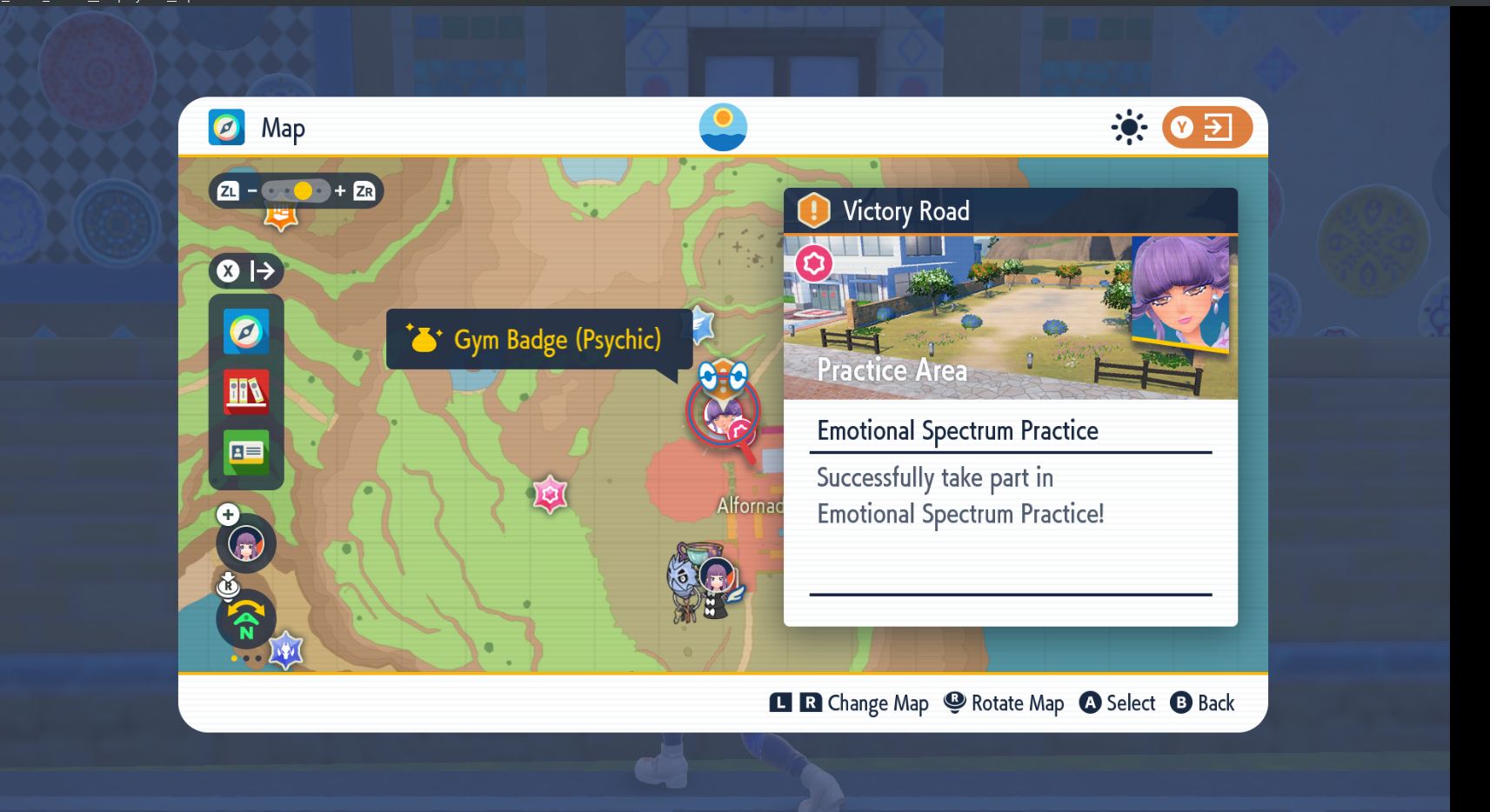Click the Map title in the top left
Image resolution: width=1490 pixels, height=812 pixels.
[282, 127]
